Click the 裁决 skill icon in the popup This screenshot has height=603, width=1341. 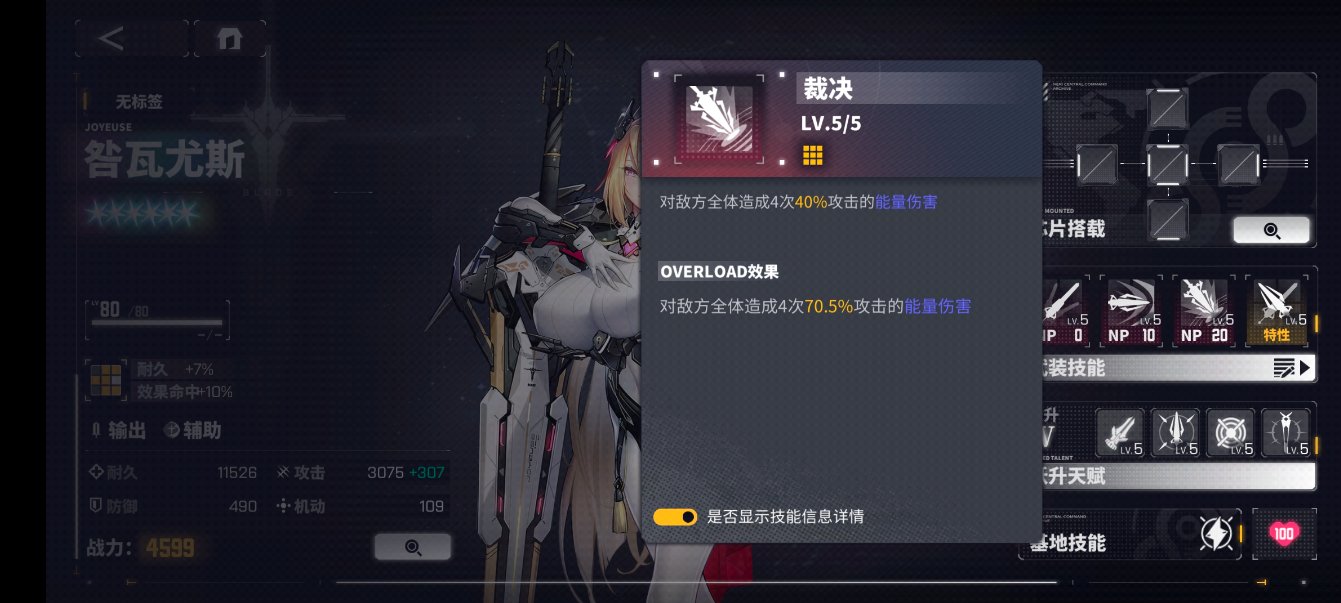(x=717, y=119)
